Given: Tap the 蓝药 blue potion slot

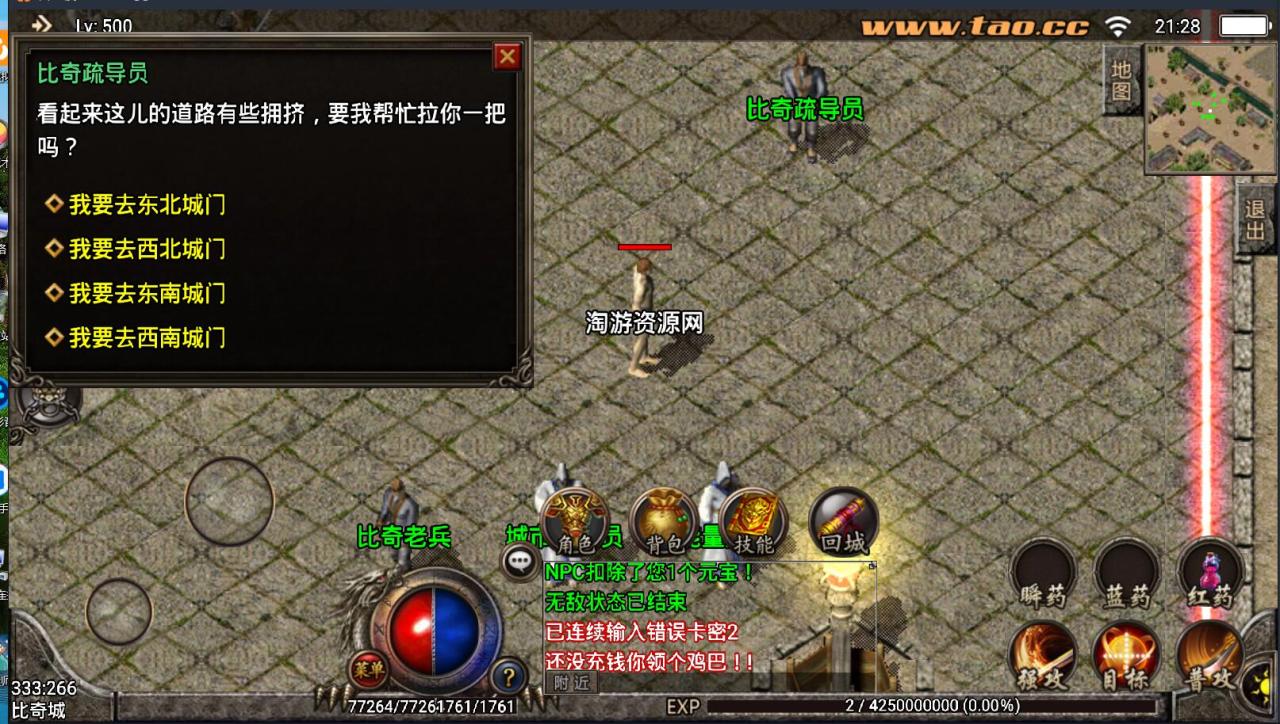Looking at the screenshot, I should pyautogui.click(x=1128, y=577).
